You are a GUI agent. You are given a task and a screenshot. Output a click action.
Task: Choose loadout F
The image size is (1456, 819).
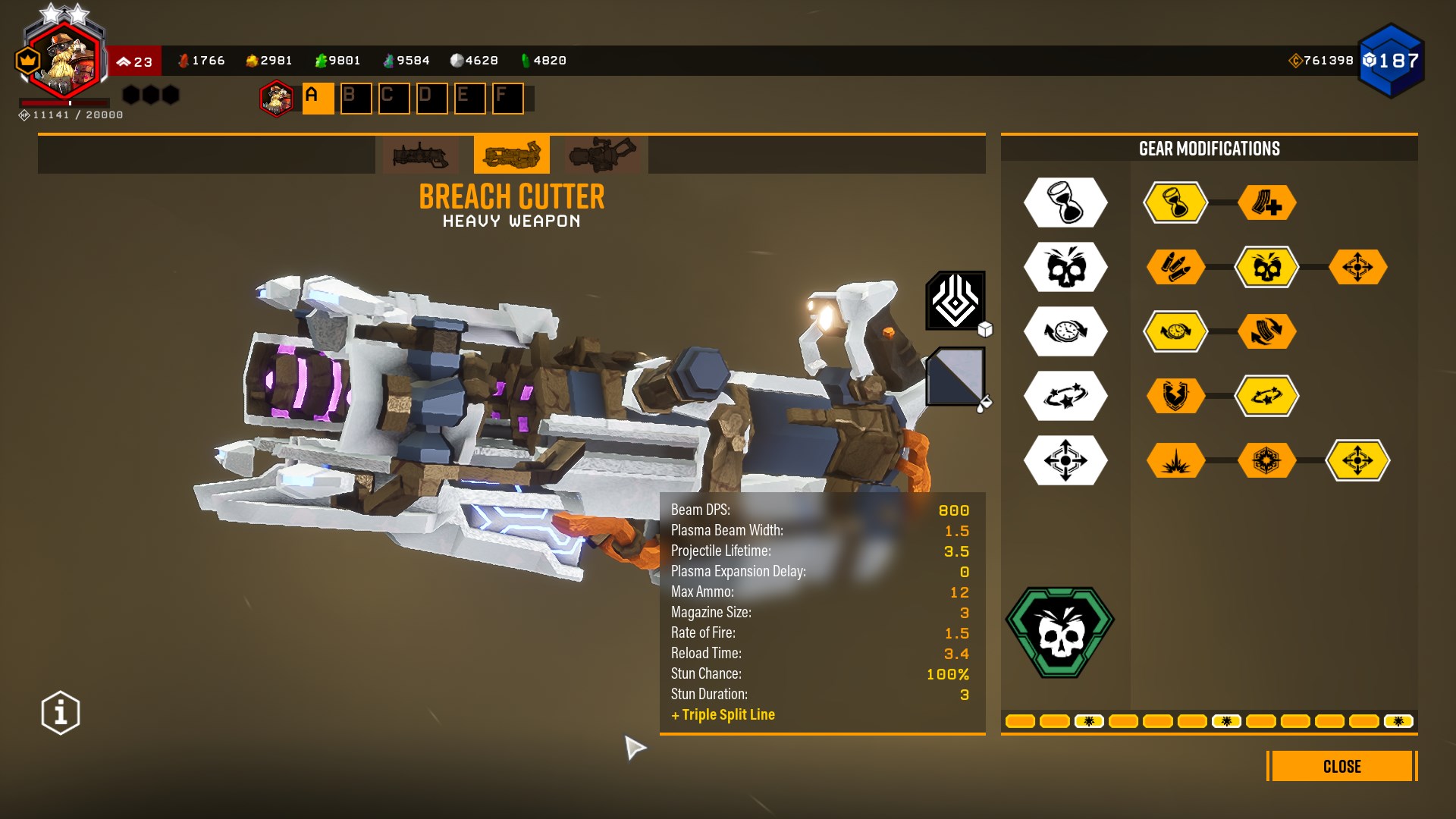pyautogui.click(x=507, y=99)
